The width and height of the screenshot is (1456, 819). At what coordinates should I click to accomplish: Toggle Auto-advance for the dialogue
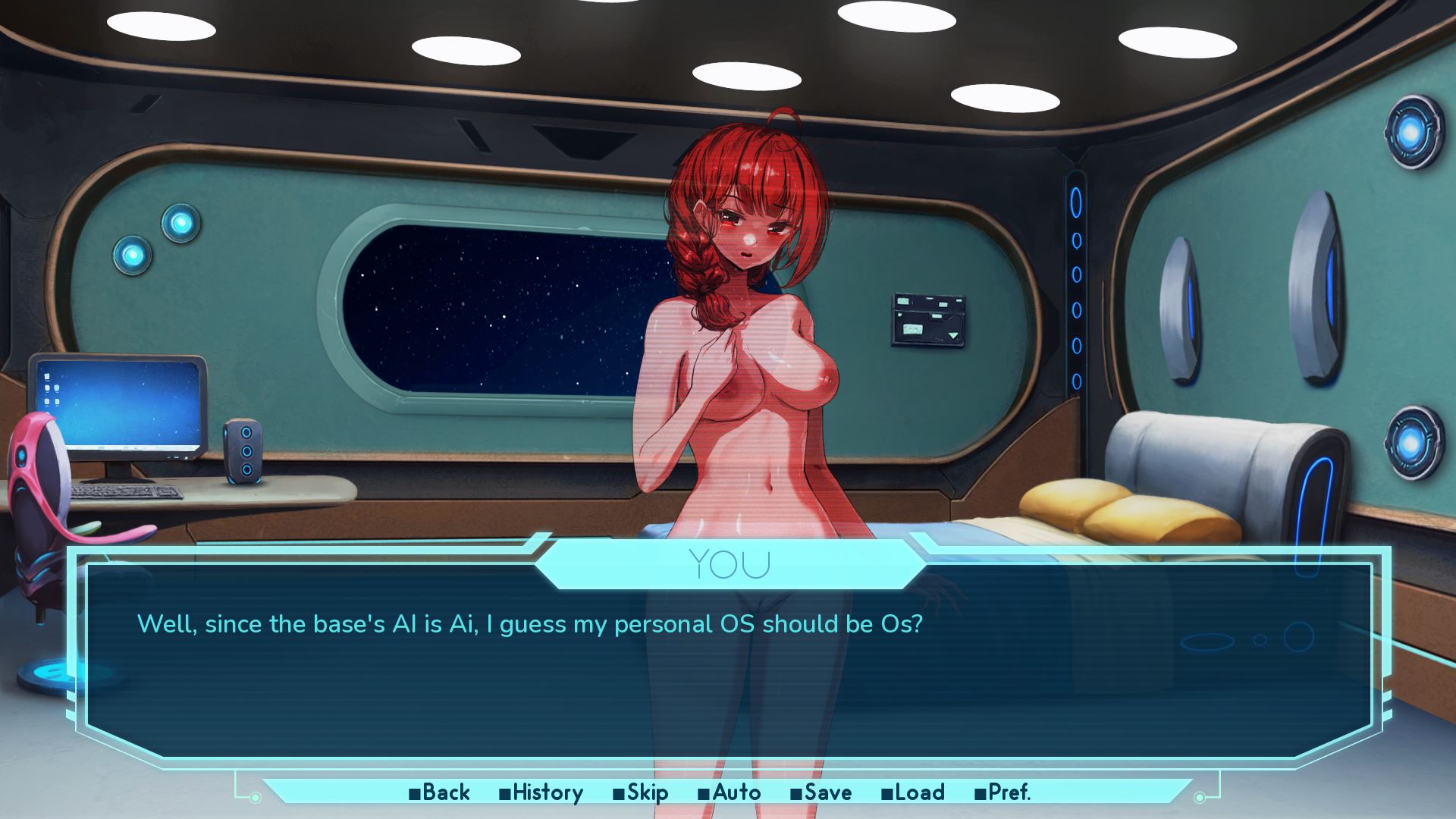[730, 792]
